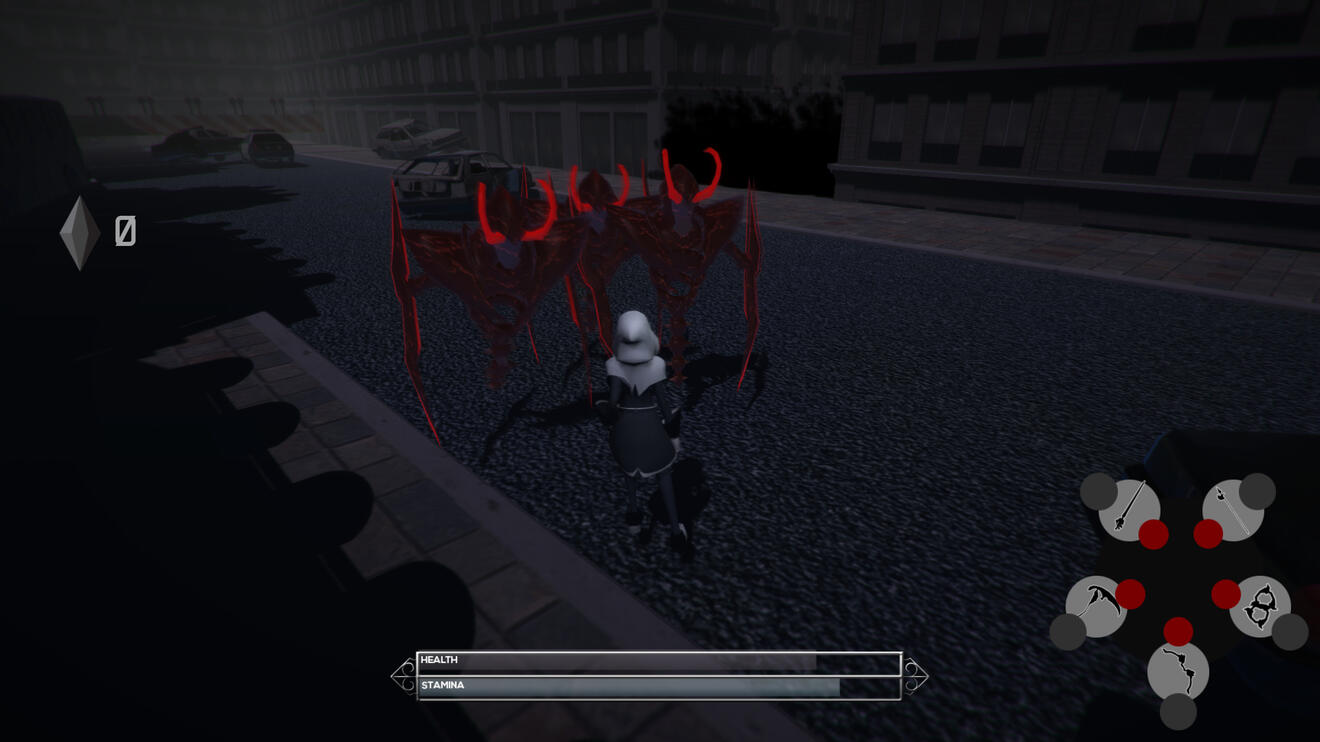The width and height of the screenshot is (1320, 742).
Task: Toggle the red indicator under the spear weapon
Action: [1154, 535]
